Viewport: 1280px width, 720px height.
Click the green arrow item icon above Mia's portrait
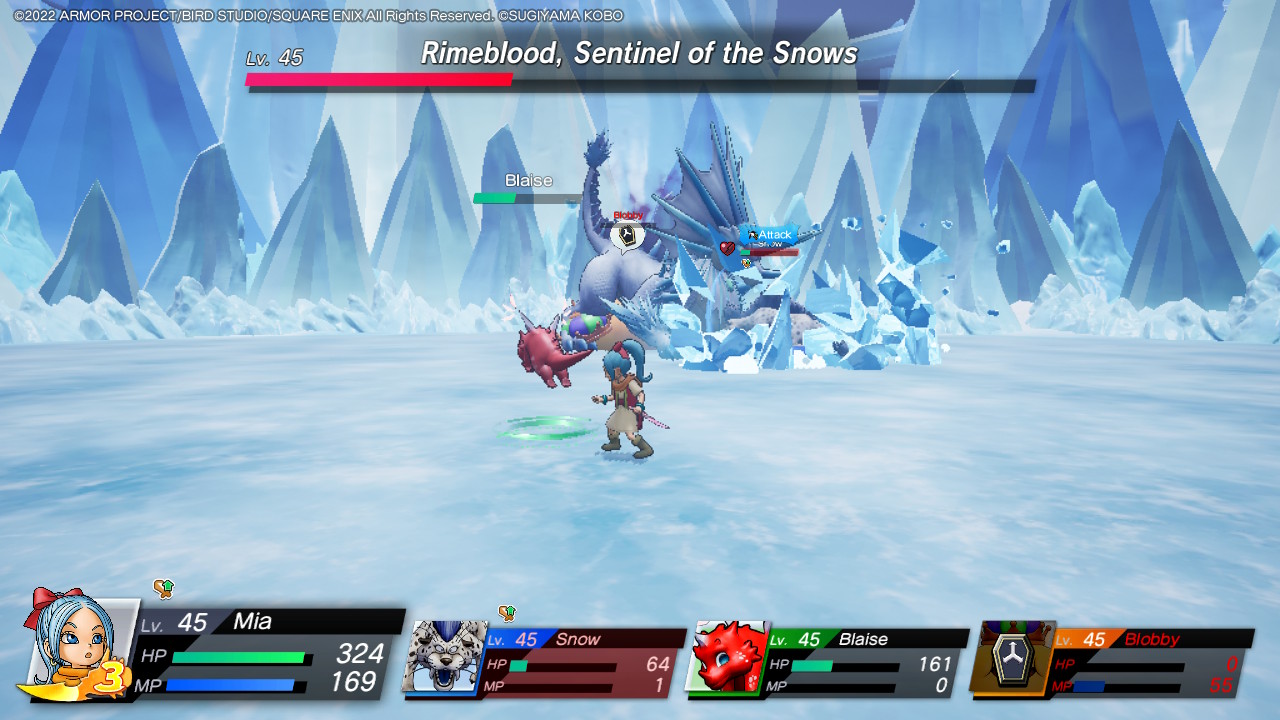pos(162,590)
